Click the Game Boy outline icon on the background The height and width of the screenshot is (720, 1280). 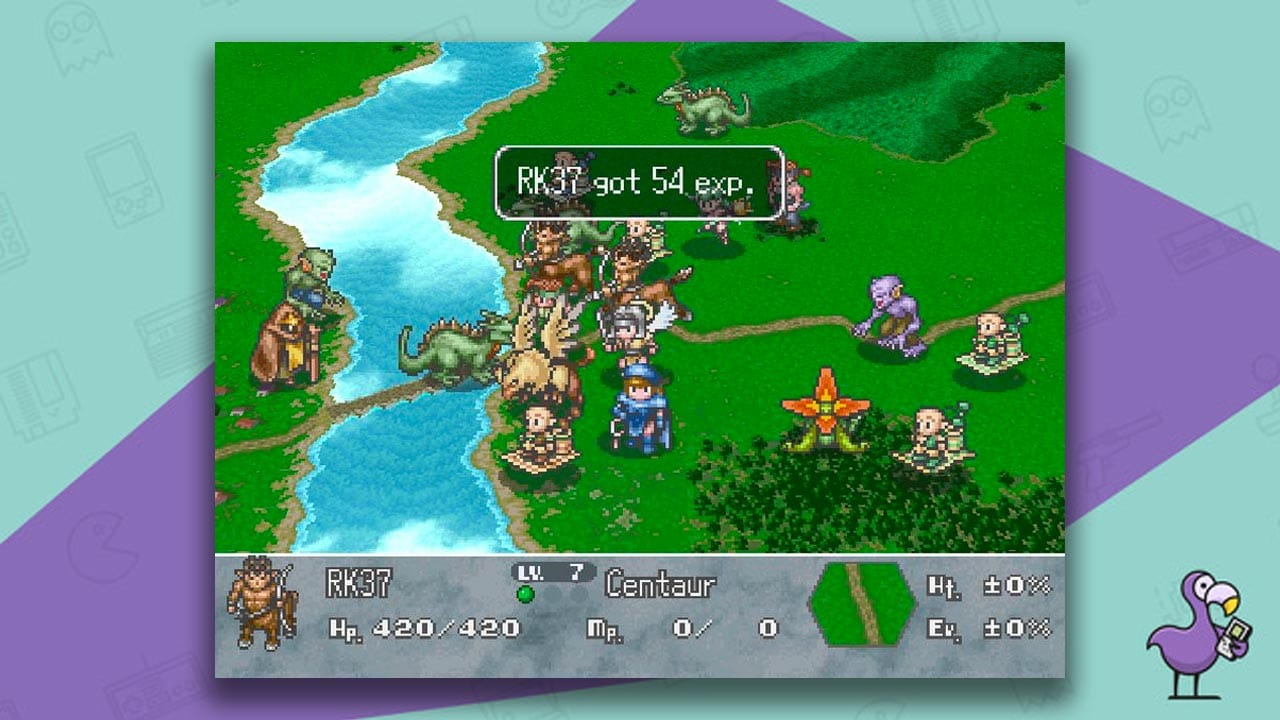point(122,180)
